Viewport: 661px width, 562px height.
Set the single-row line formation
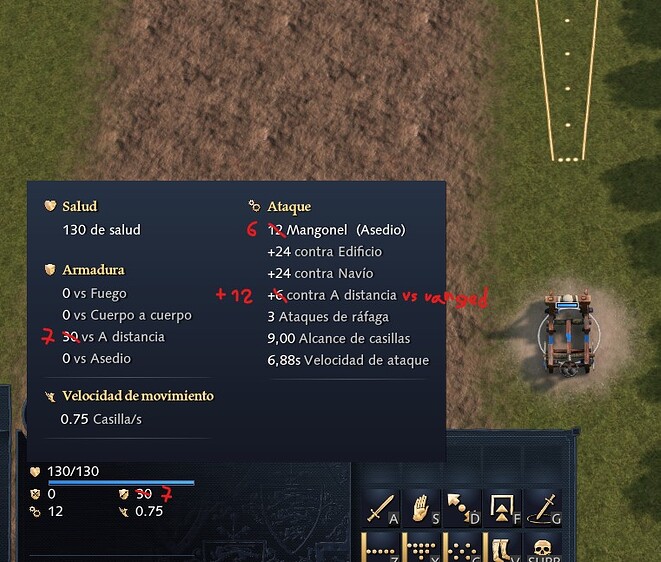click(381, 549)
